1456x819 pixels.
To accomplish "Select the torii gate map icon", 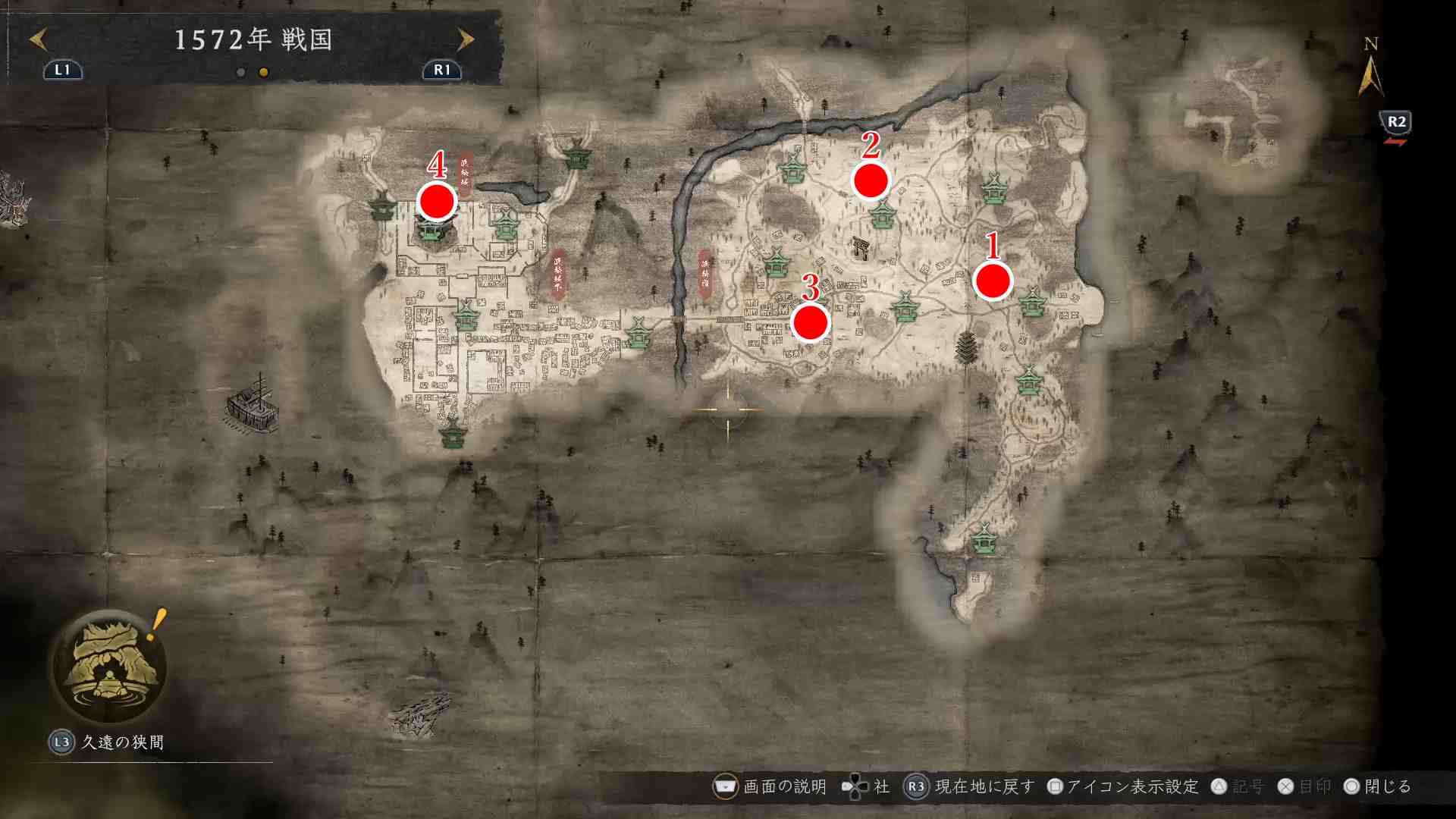I will tap(860, 247).
